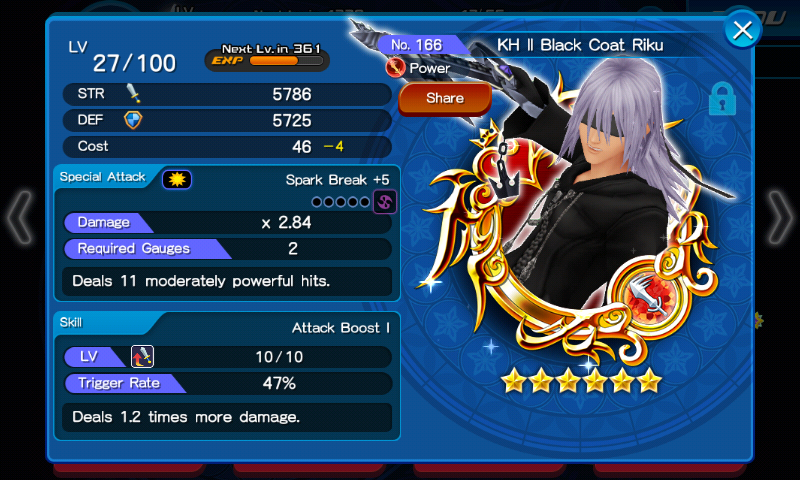
Task: Toggle the medal lock padlock icon
Action: tap(721, 100)
